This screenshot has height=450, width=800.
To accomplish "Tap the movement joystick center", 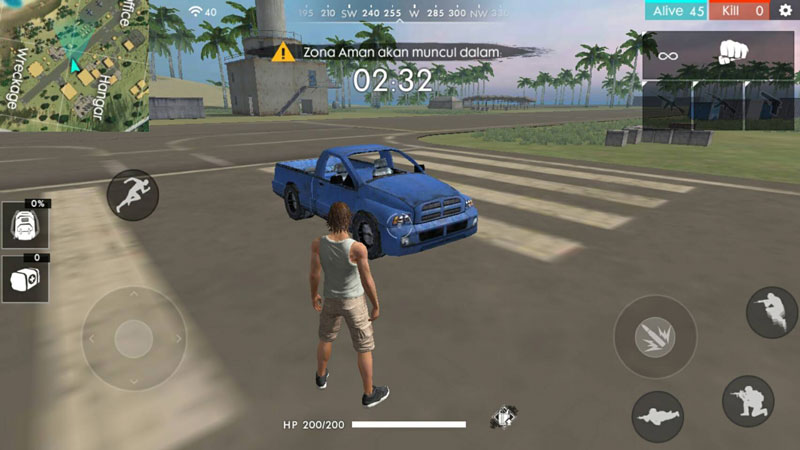I will tap(133, 339).
